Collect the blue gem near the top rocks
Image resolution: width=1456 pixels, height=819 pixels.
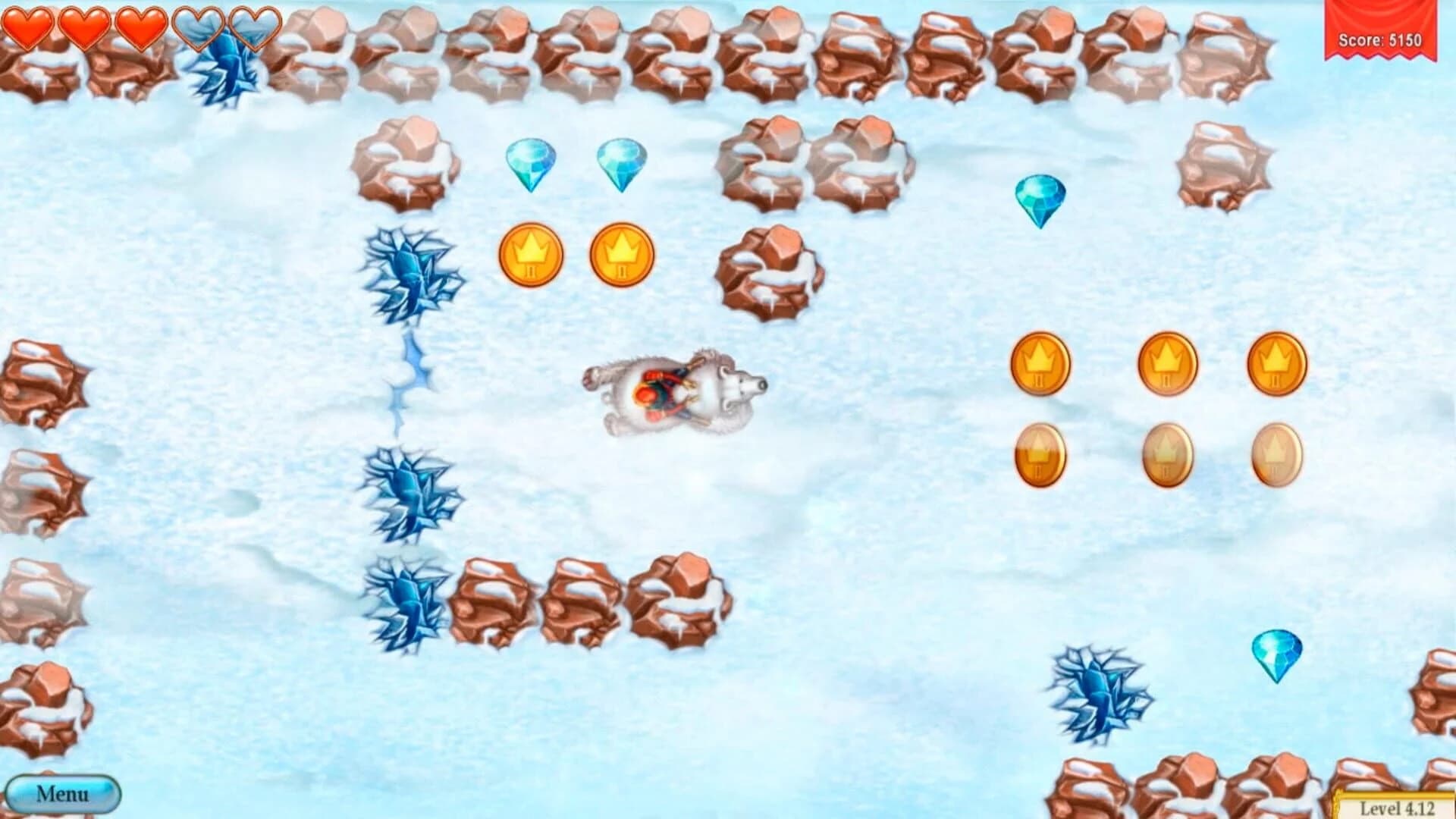coord(531,165)
